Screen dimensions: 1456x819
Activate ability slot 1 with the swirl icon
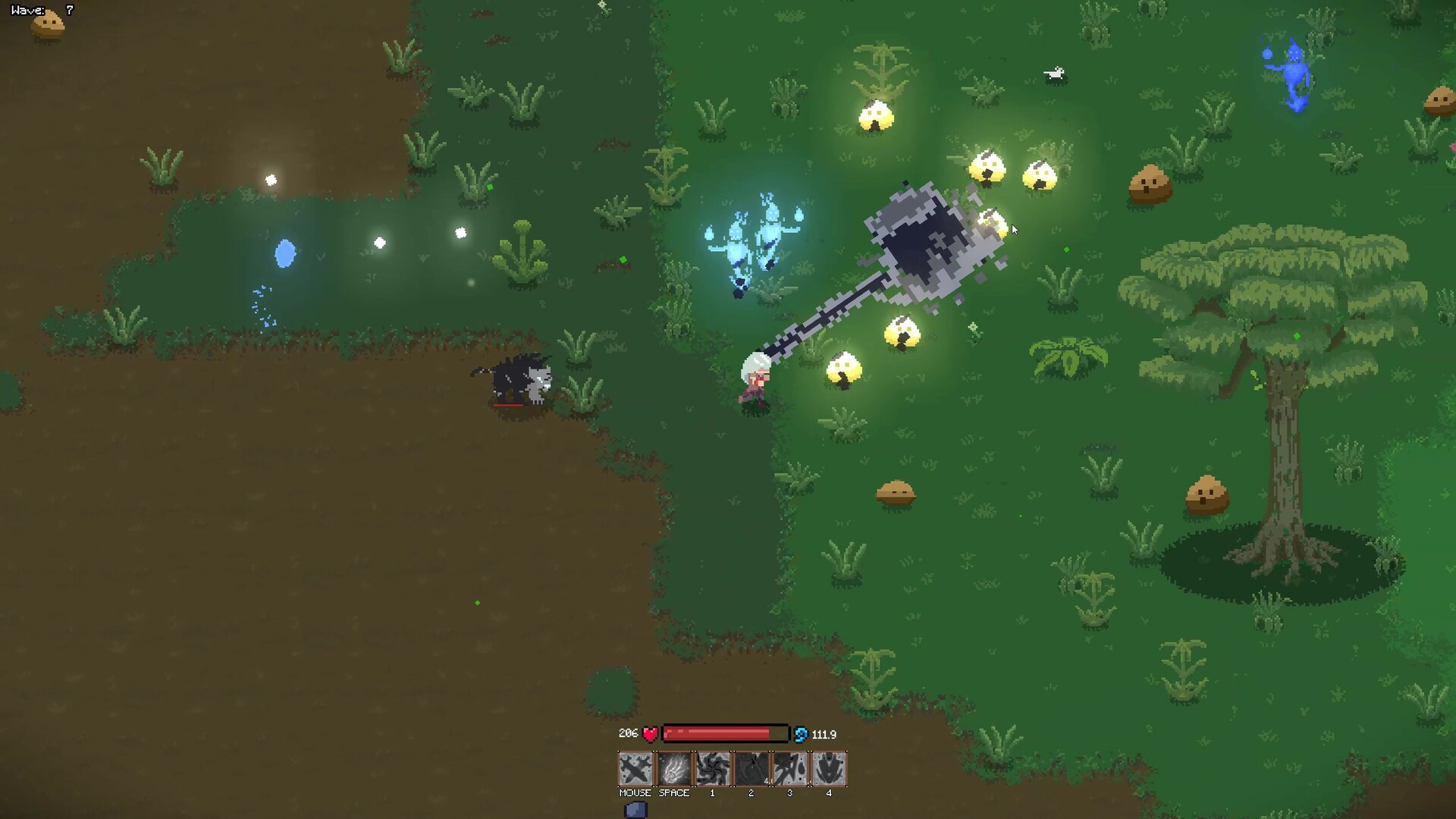coord(712,768)
